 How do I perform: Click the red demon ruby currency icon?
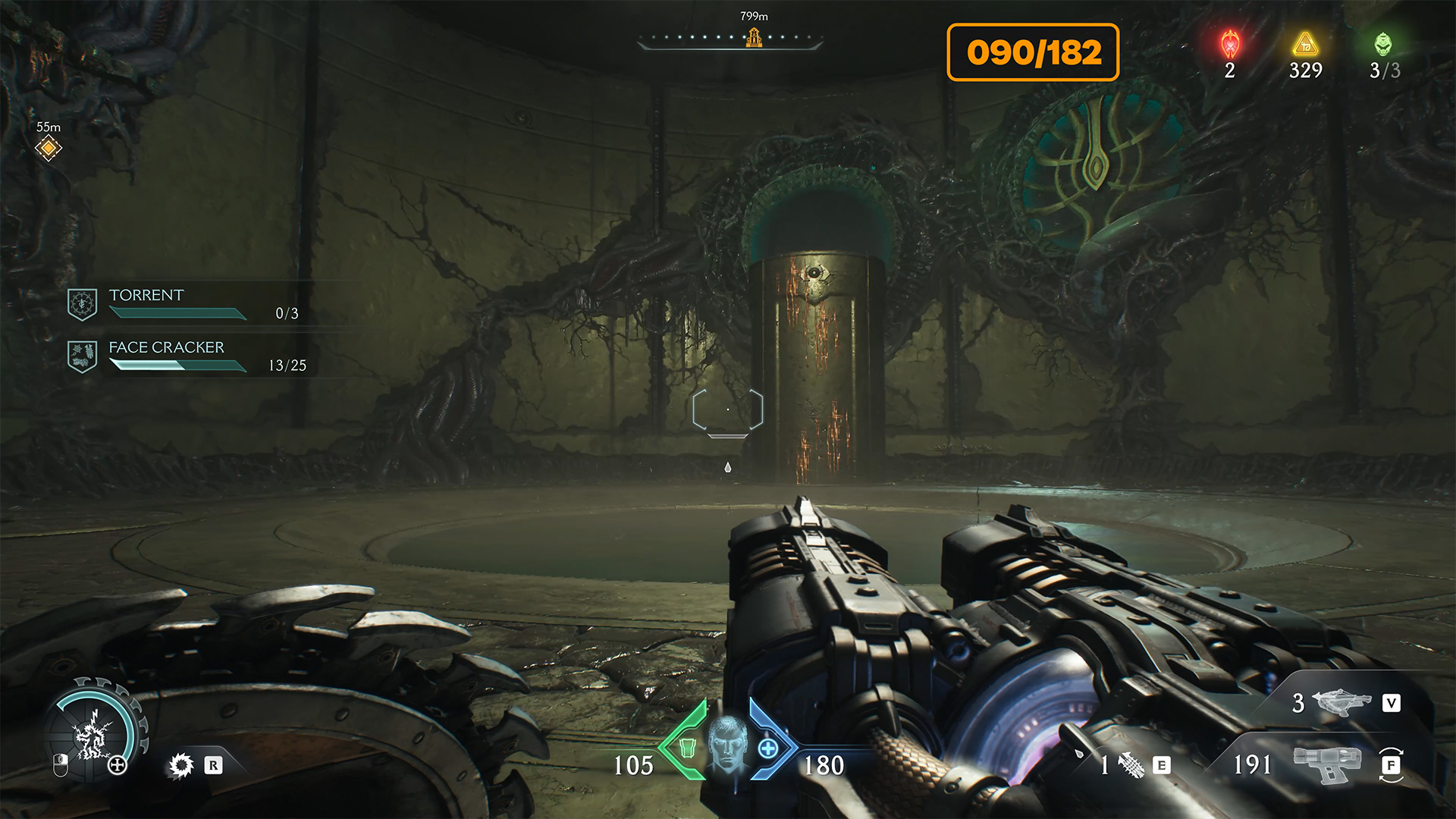(1230, 45)
